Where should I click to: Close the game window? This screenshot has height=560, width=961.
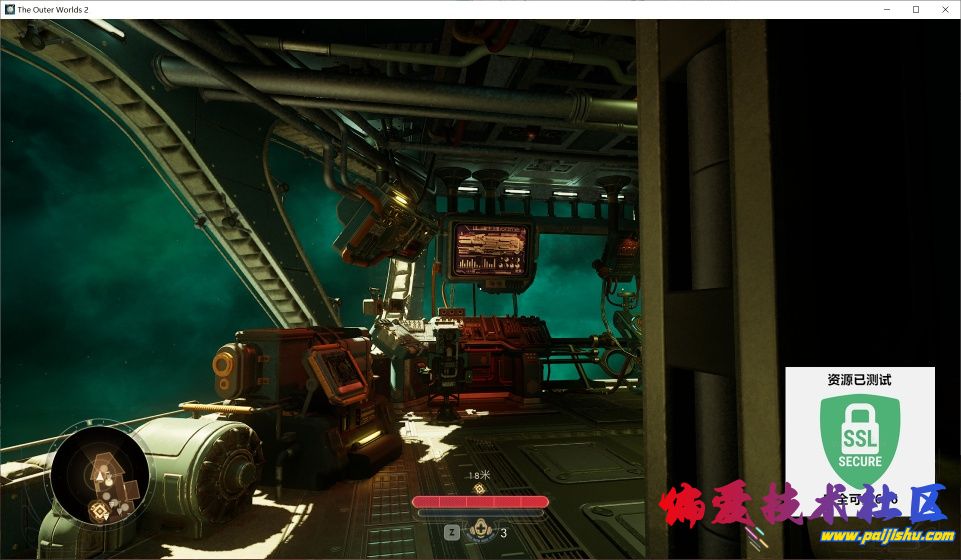pyautogui.click(x=943, y=9)
